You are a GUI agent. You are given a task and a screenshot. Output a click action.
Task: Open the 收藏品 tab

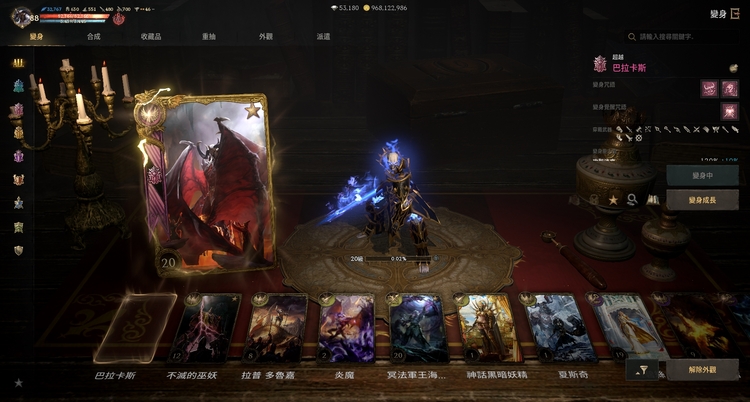(150, 36)
